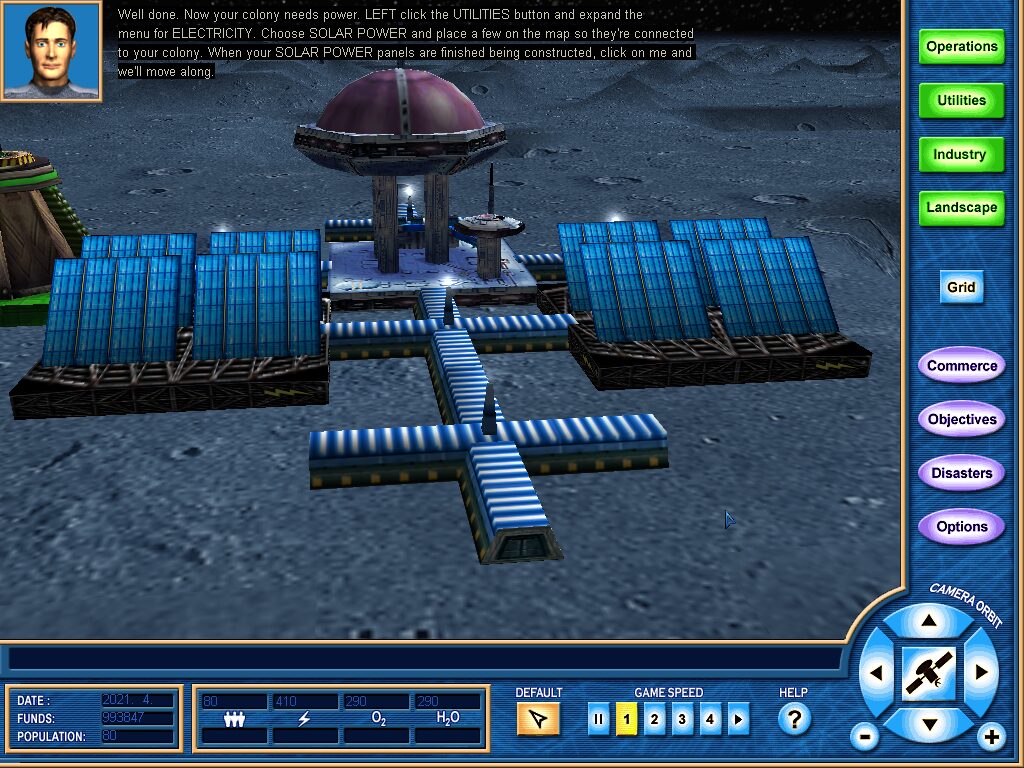Set game speed to 4
Image resolution: width=1024 pixels, height=768 pixels.
710,719
